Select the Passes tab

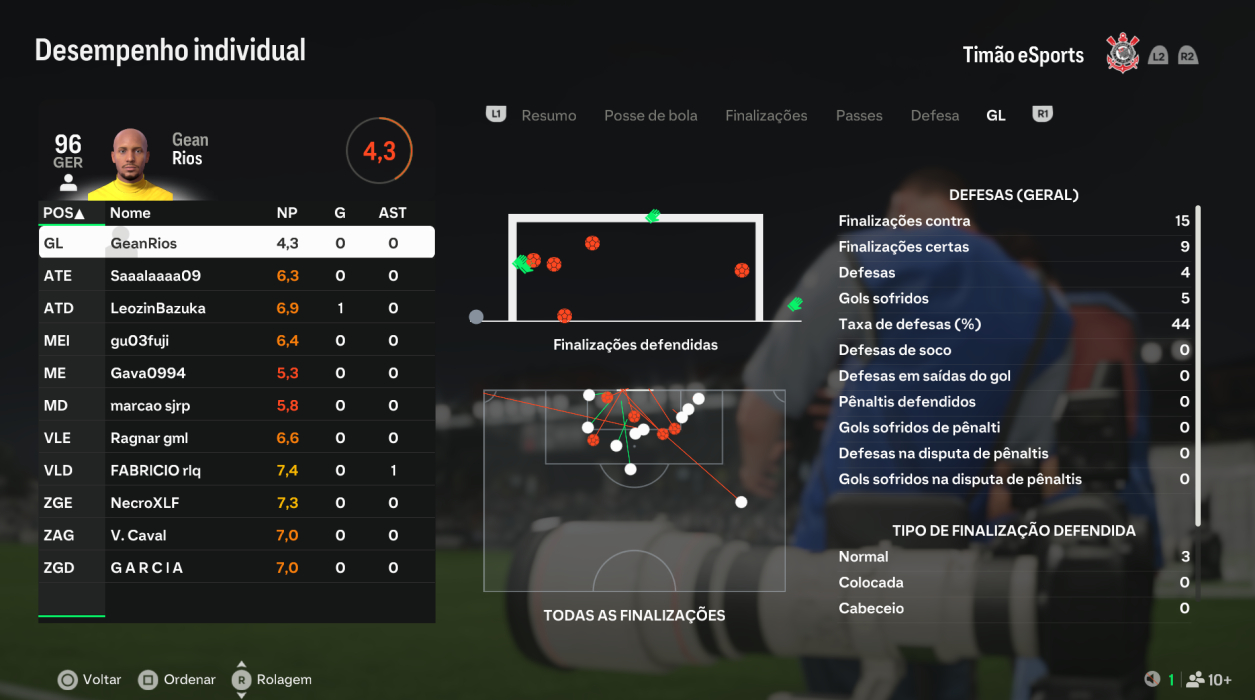click(x=859, y=116)
